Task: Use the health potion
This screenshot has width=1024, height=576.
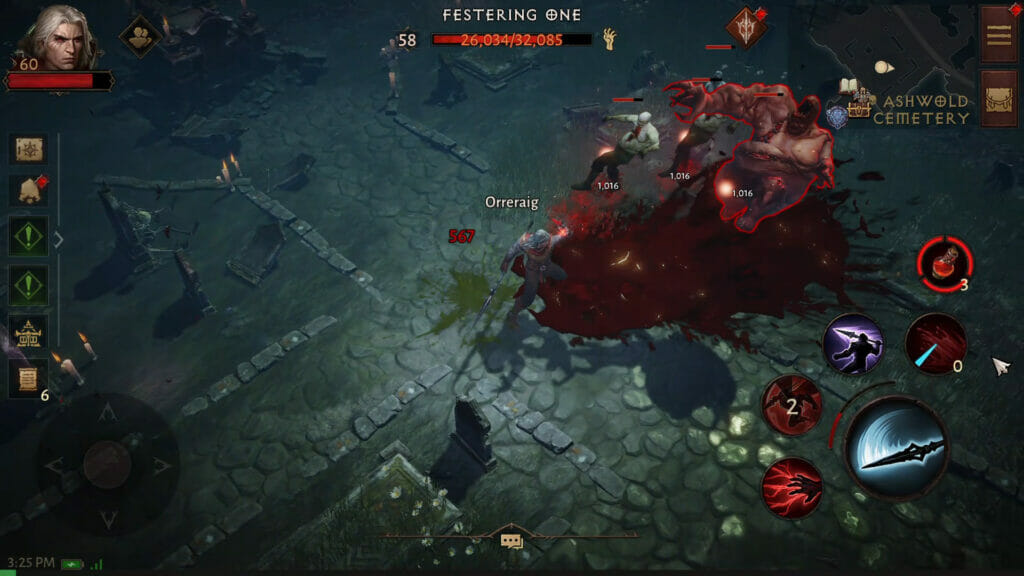Action: point(943,263)
